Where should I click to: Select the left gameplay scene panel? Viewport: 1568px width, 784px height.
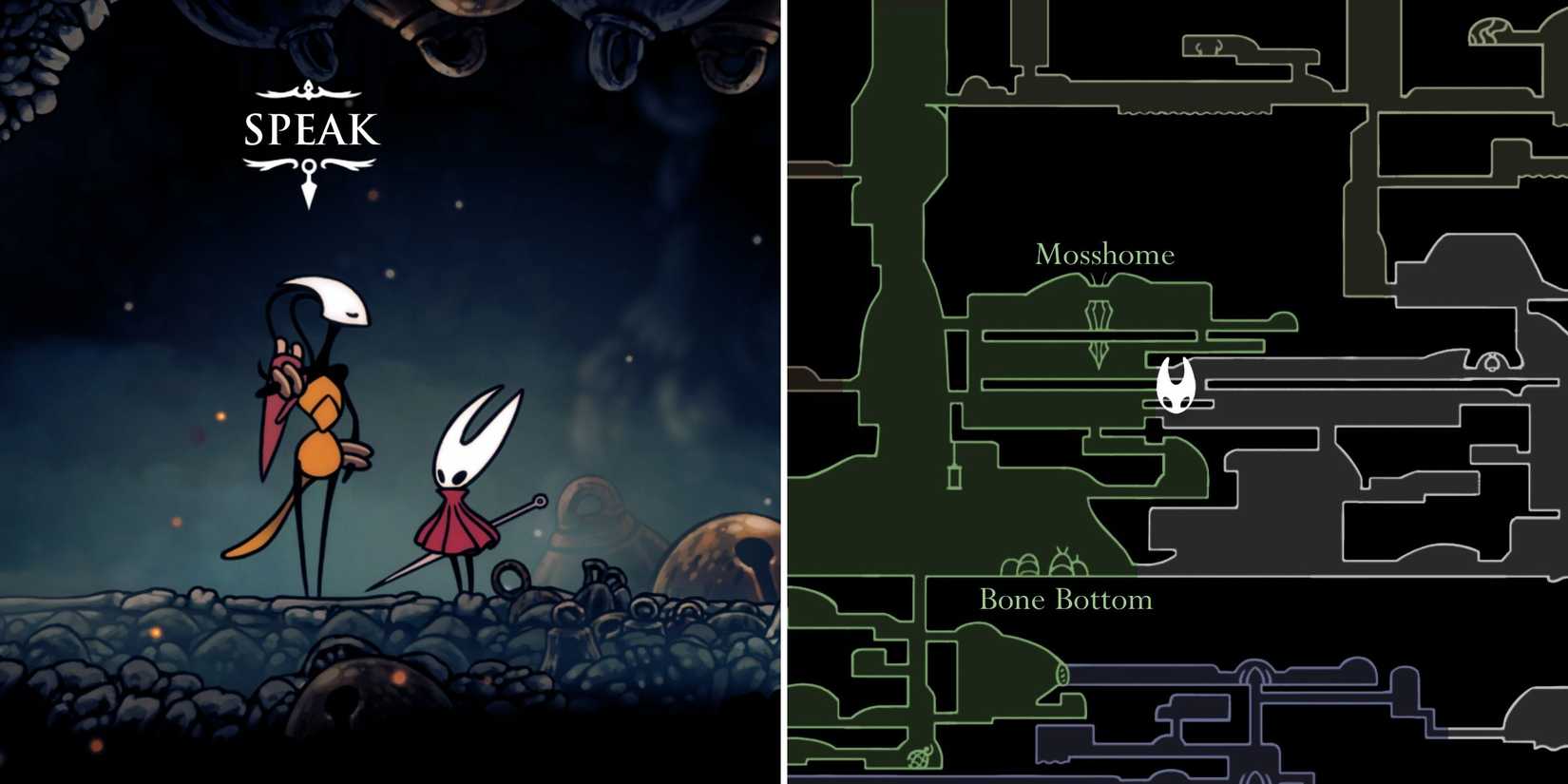coord(390,392)
